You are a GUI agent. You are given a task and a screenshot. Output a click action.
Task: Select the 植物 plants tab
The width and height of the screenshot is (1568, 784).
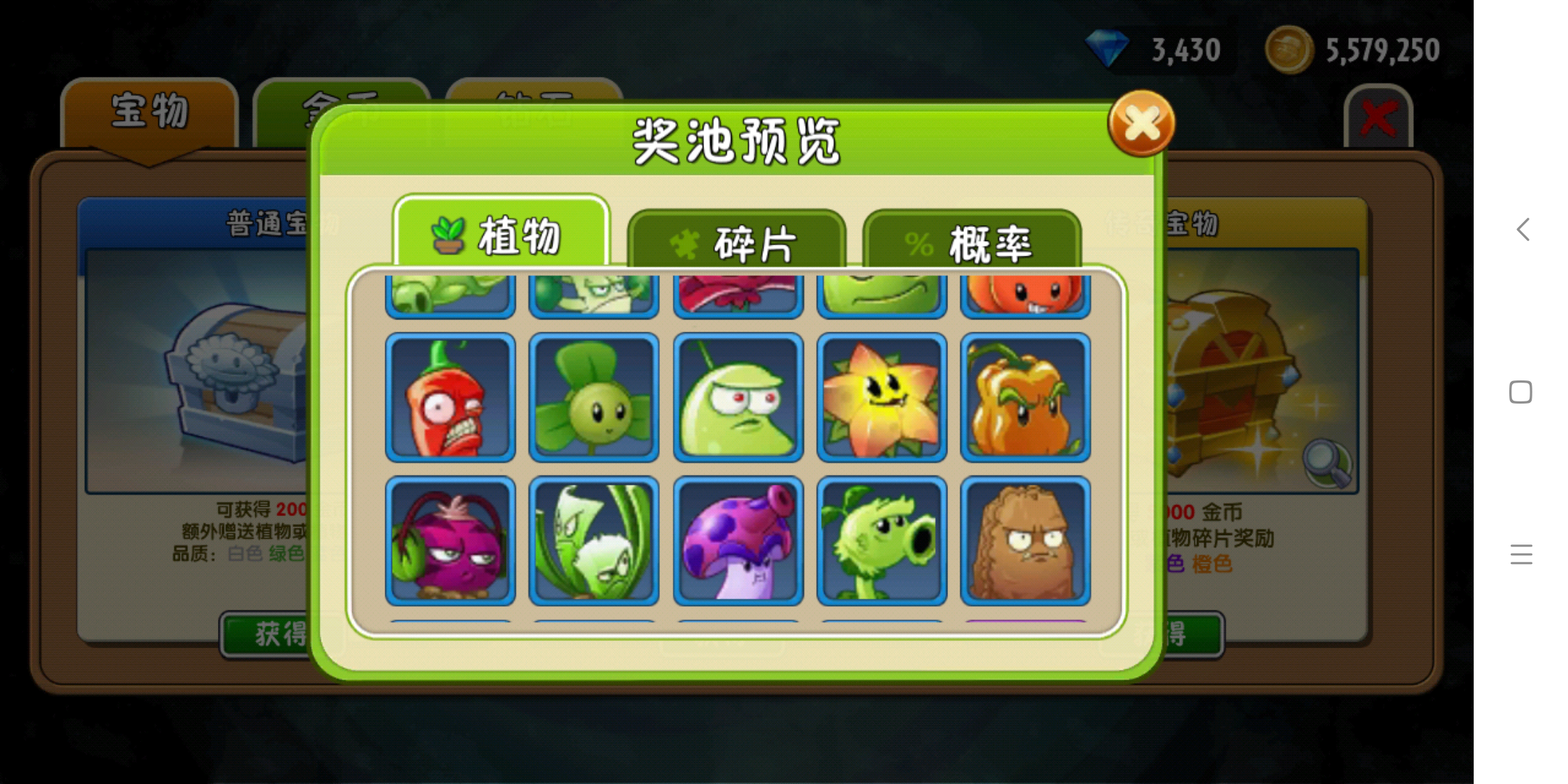501,235
